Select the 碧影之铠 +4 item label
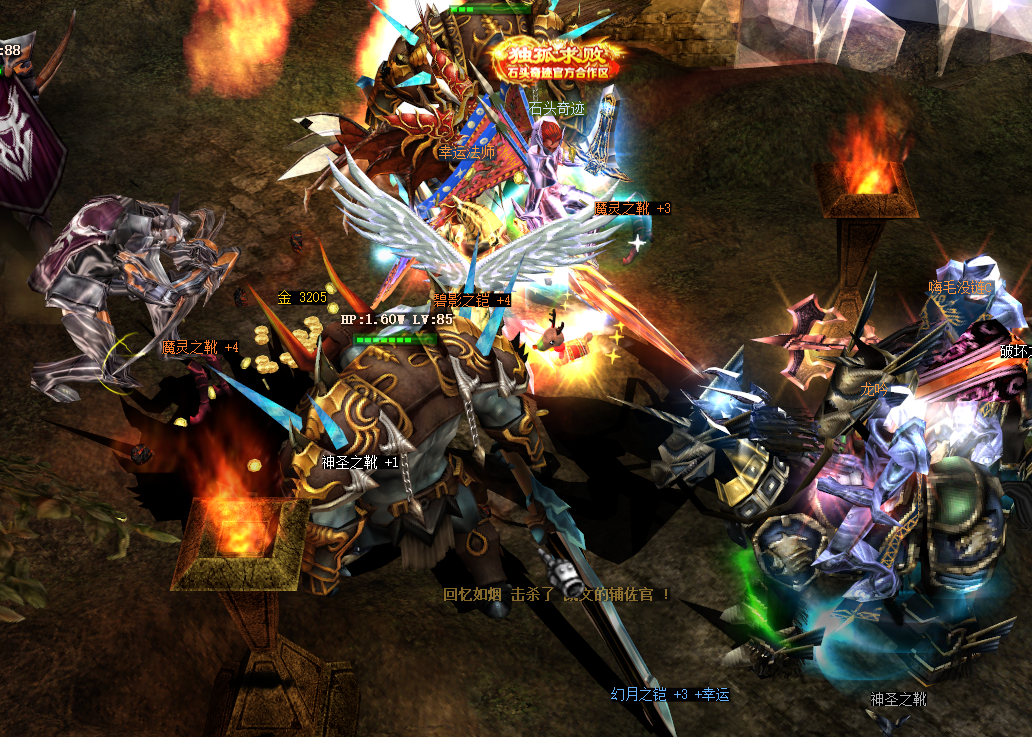The height and width of the screenshot is (737, 1032). [x=471, y=299]
